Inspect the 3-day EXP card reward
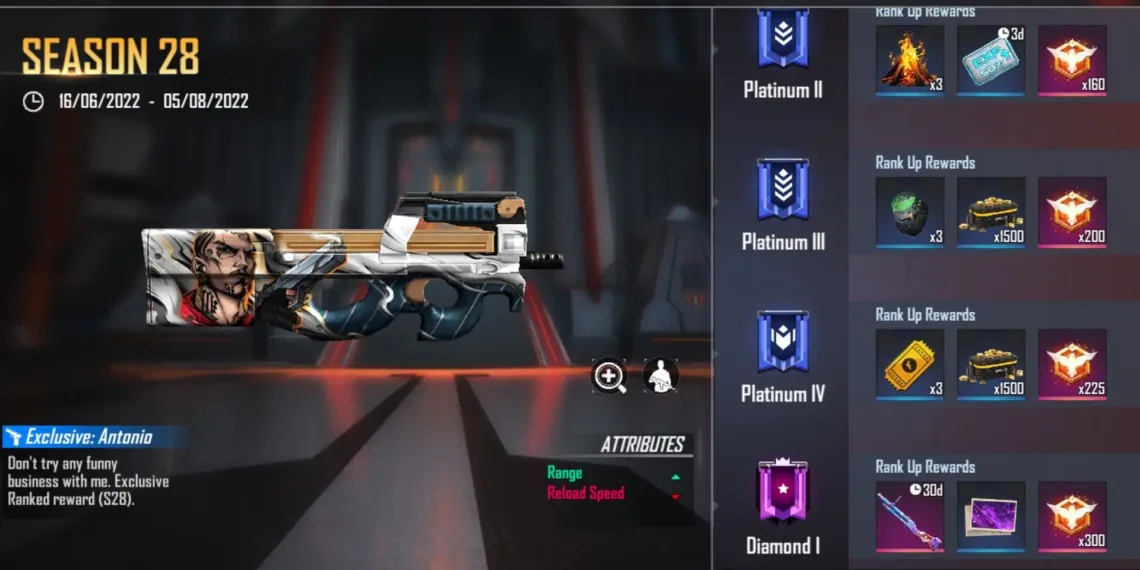This screenshot has width=1140, height=570. click(x=991, y=60)
